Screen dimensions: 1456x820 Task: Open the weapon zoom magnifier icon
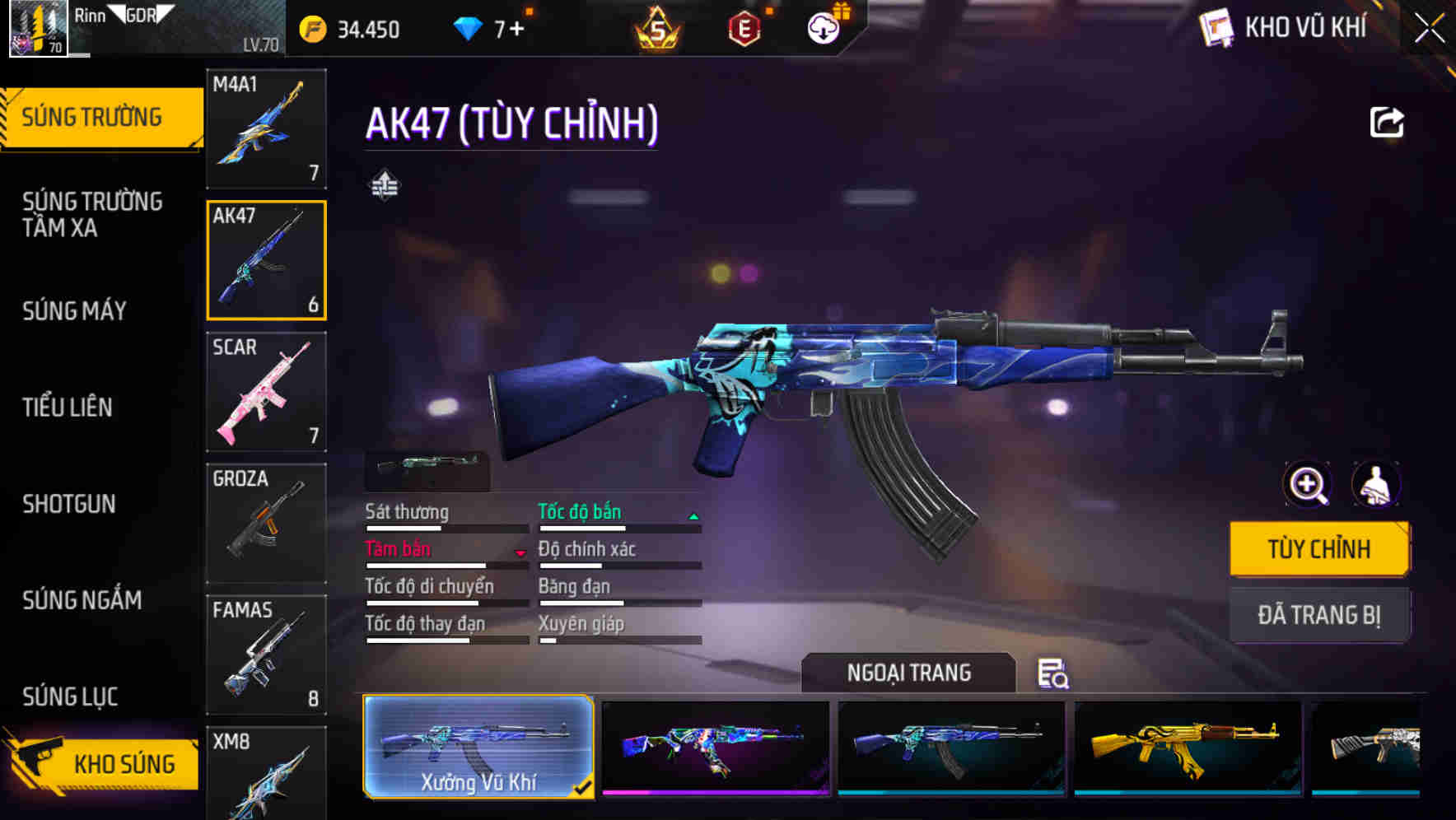(x=1306, y=485)
